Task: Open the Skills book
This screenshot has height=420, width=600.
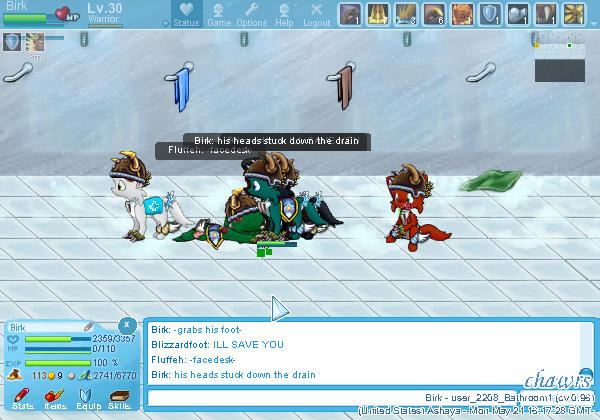Action: point(119,398)
